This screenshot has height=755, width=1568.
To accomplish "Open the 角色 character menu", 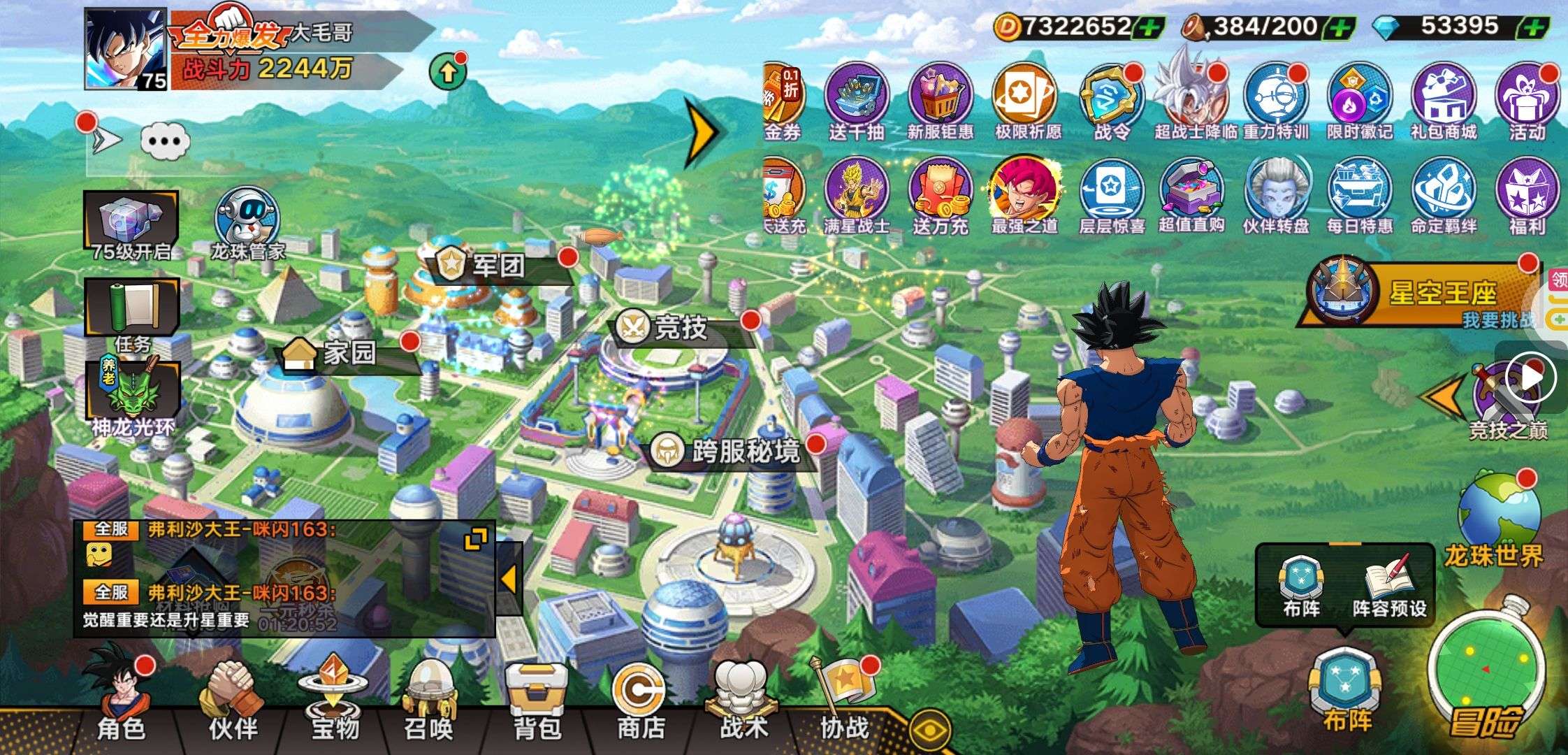I will pyautogui.click(x=120, y=699).
